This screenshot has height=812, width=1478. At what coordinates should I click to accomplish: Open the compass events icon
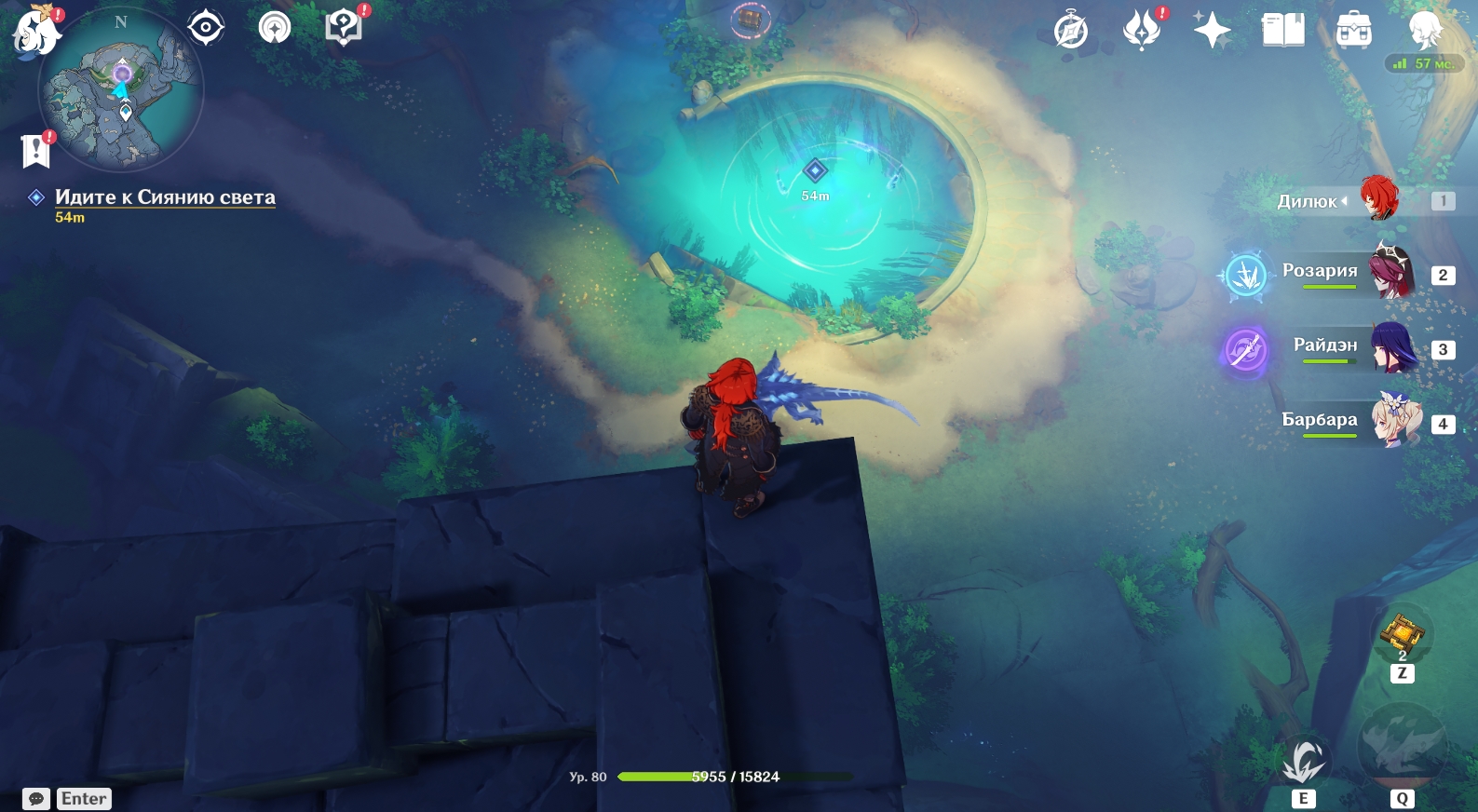pyautogui.click(x=1070, y=31)
